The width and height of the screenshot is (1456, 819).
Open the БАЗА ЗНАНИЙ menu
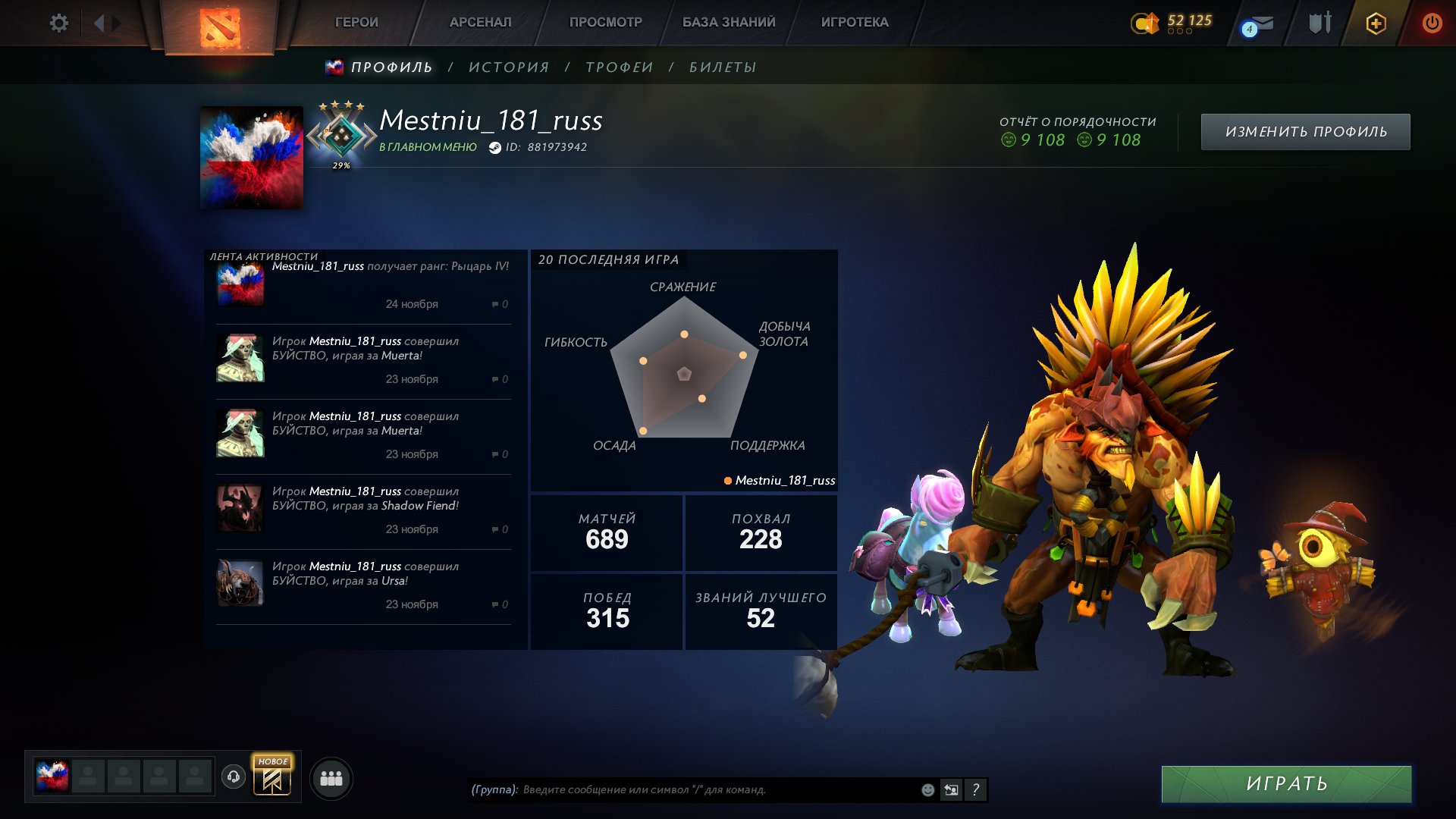coord(728,22)
